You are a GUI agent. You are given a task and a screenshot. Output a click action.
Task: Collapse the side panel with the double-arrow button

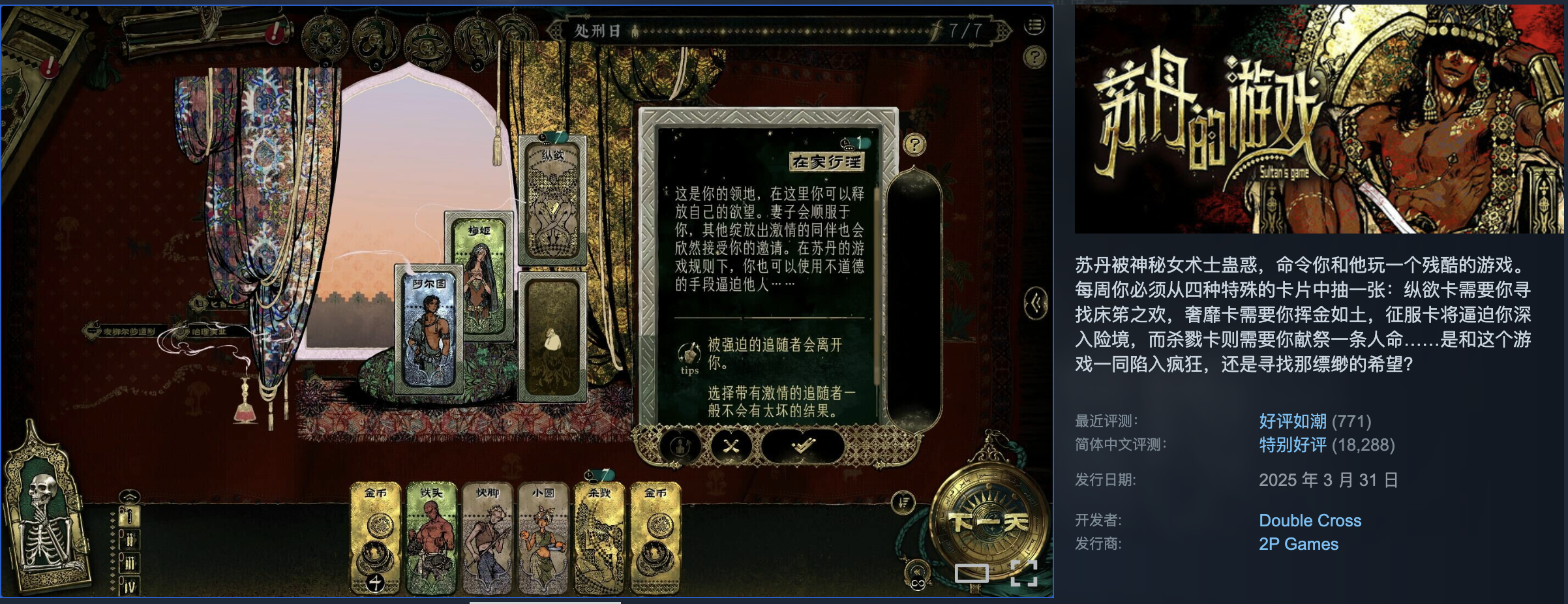point(1036,303)
